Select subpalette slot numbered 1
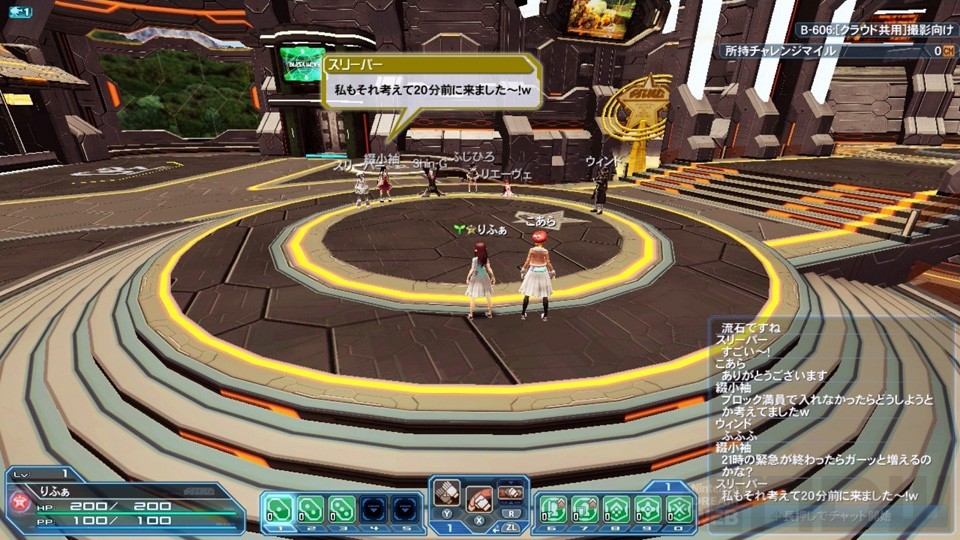The image size is (960, 540). tap(279, 508)
